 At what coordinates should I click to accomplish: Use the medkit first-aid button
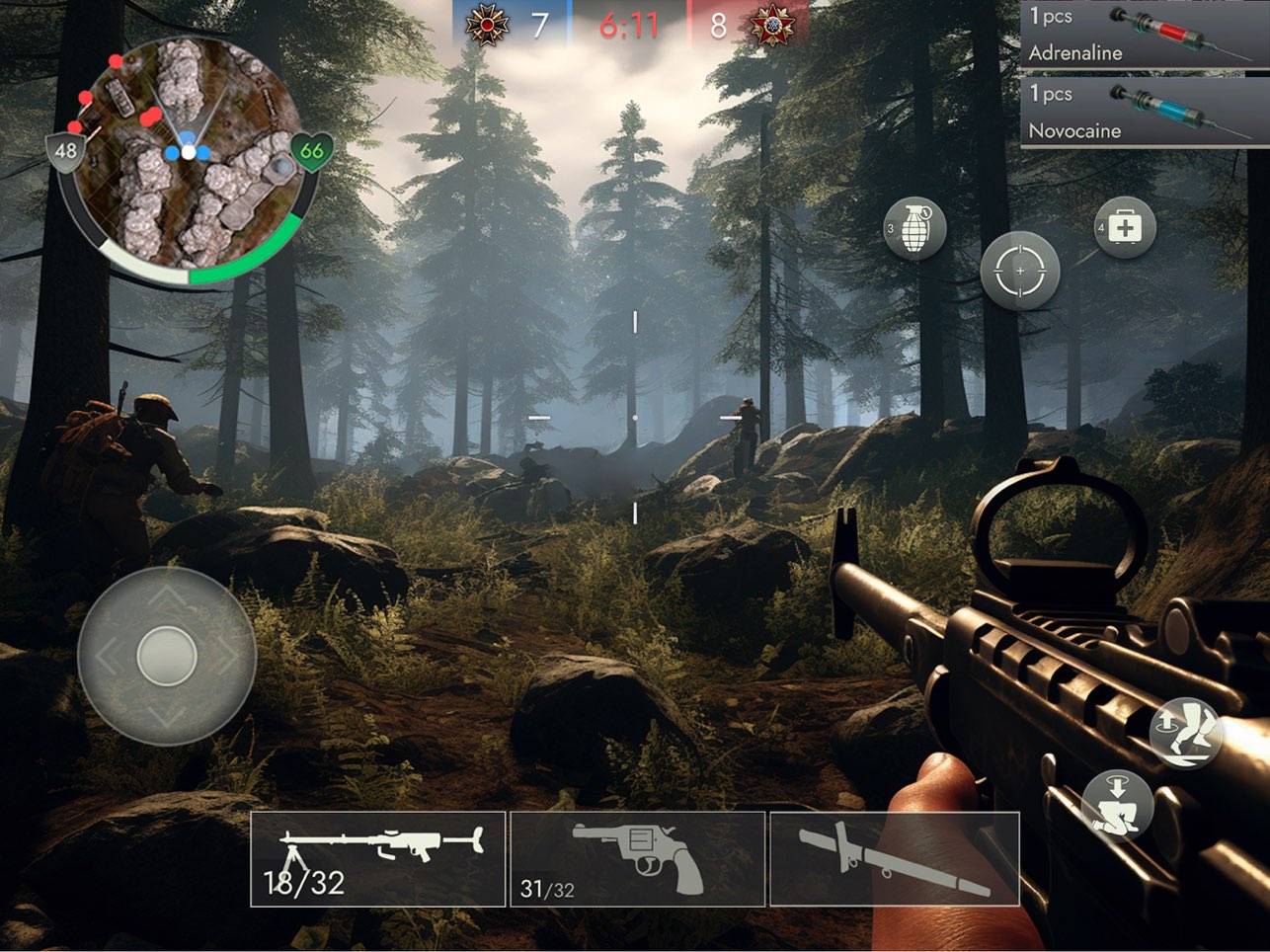(1125, 228)
